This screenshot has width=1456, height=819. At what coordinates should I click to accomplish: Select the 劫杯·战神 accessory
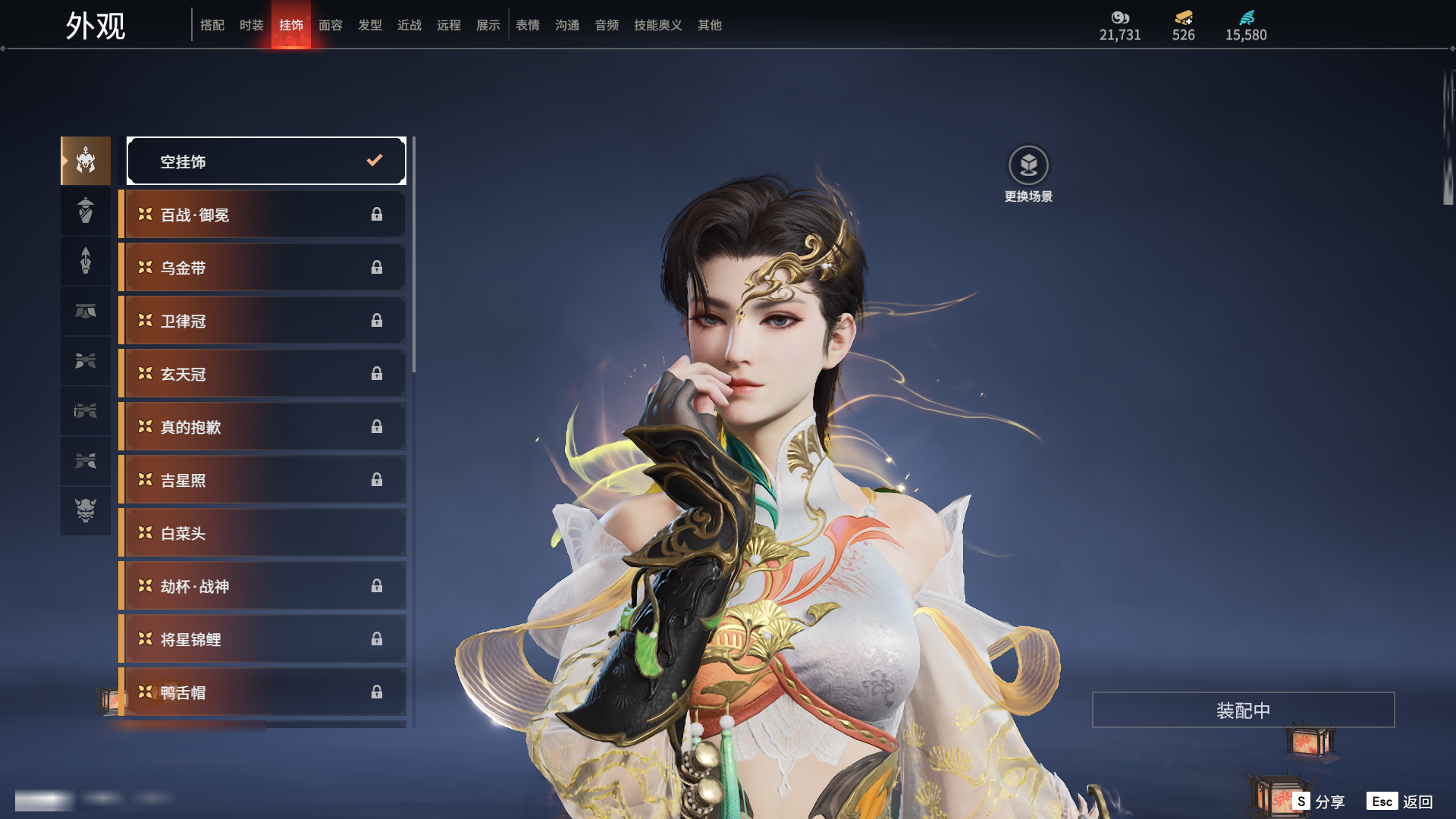tap(263, 586)
